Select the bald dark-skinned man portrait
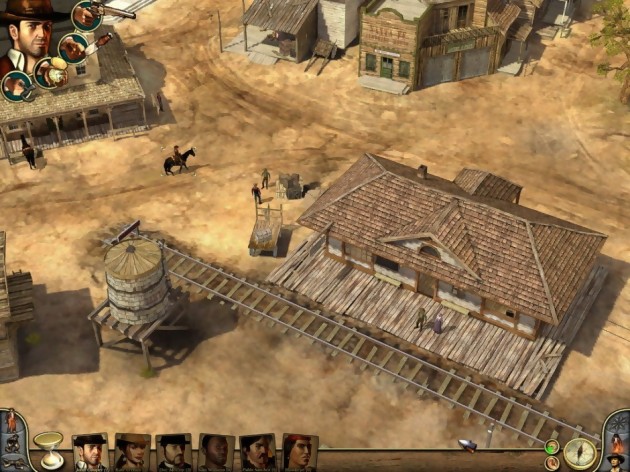This screenshot has height=472, width=630. coord(216,452)
